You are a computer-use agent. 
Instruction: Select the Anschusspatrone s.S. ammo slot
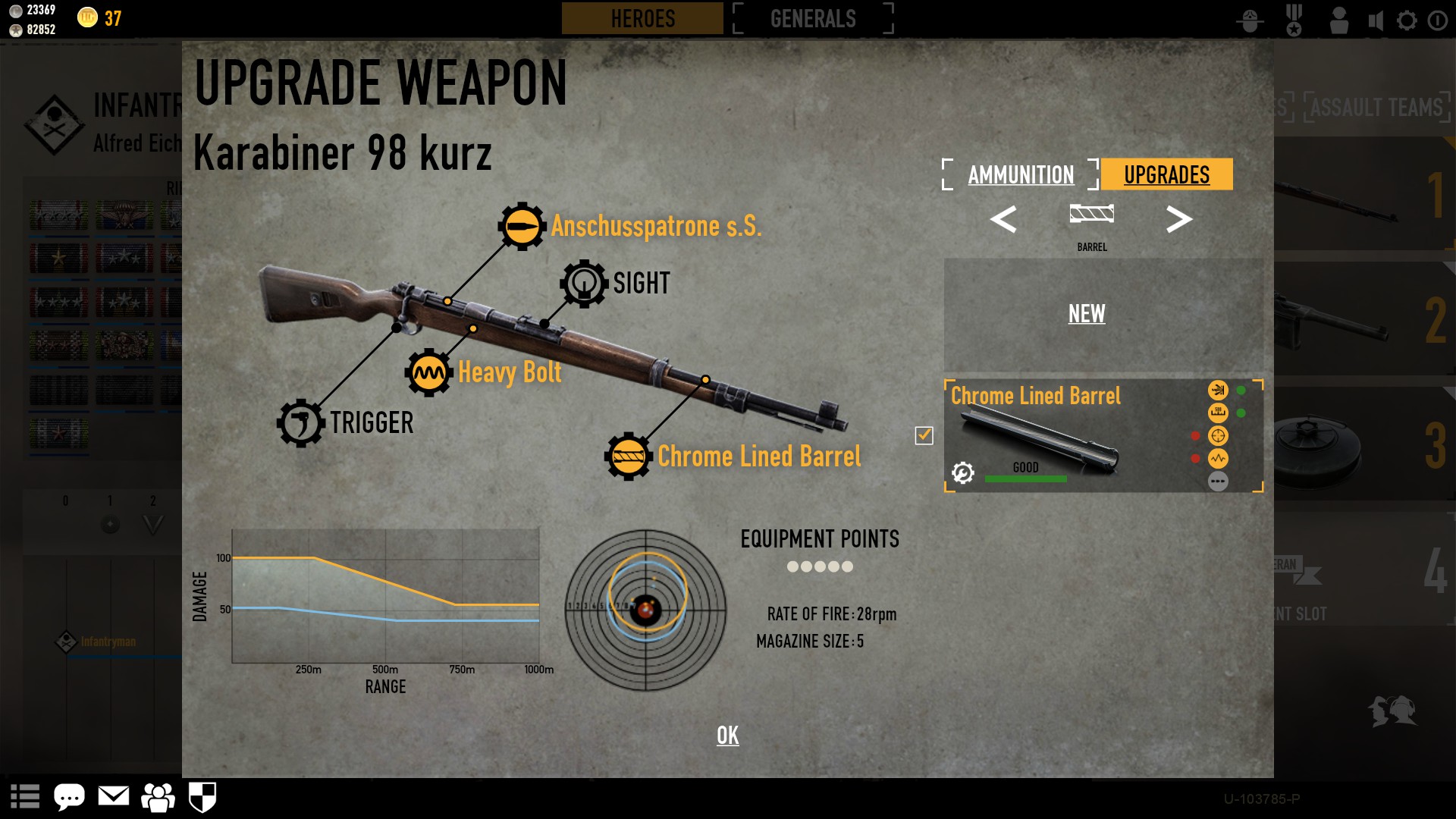point(522,226)
